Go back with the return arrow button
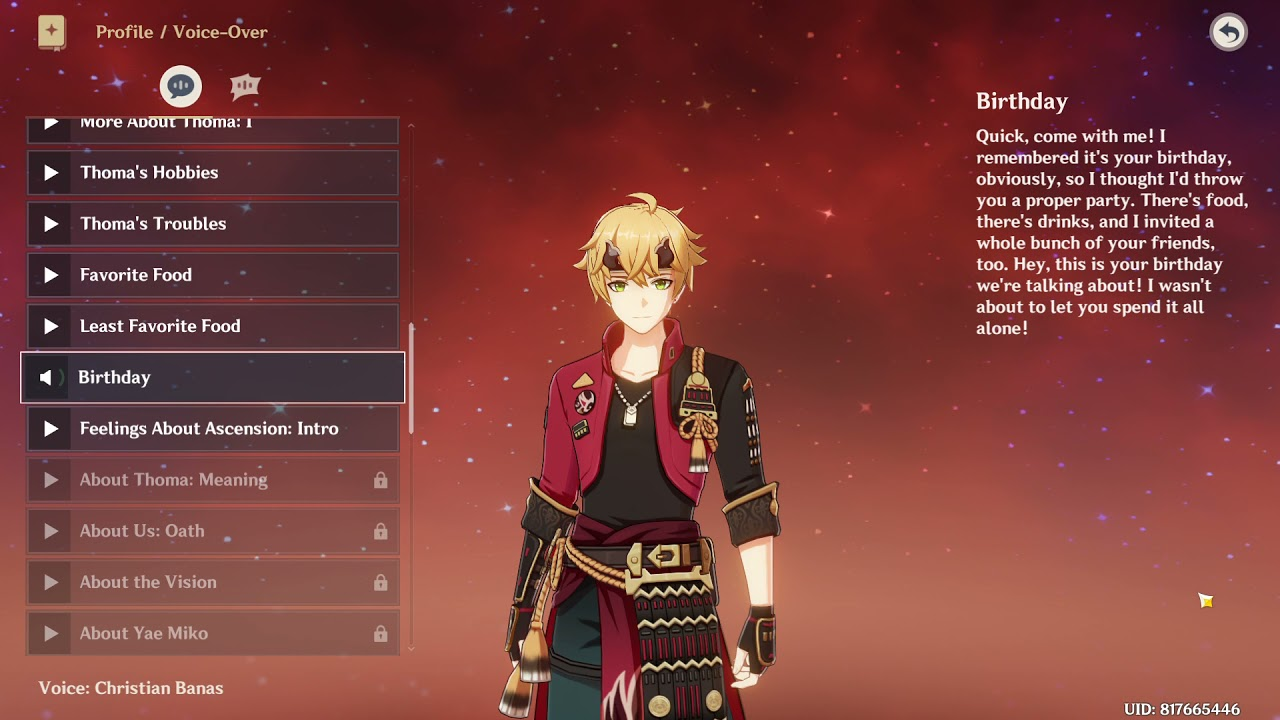1280x720 pixels. (1228, 33)
